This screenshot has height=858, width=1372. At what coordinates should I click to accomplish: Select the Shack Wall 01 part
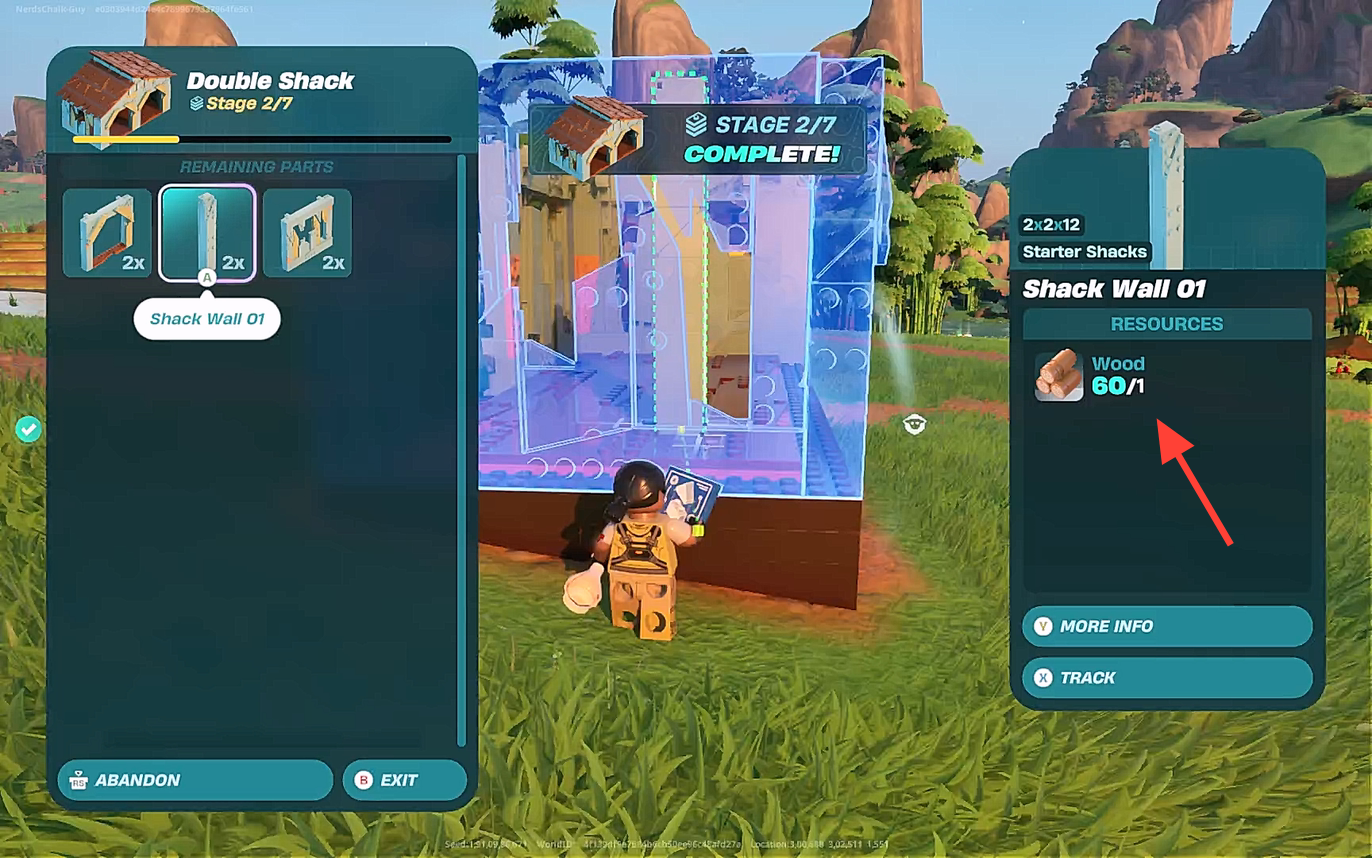pos(207,233)
